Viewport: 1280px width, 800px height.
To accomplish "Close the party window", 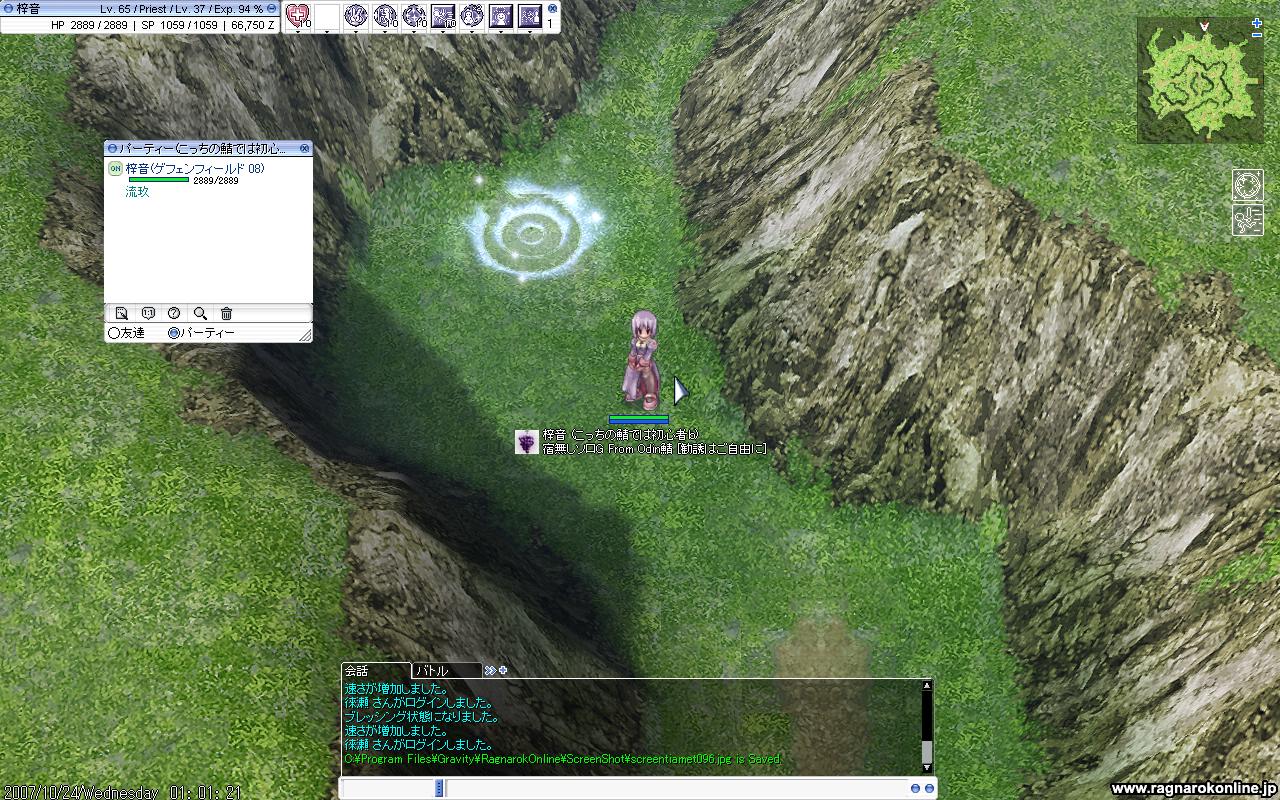I will (305, 148).
